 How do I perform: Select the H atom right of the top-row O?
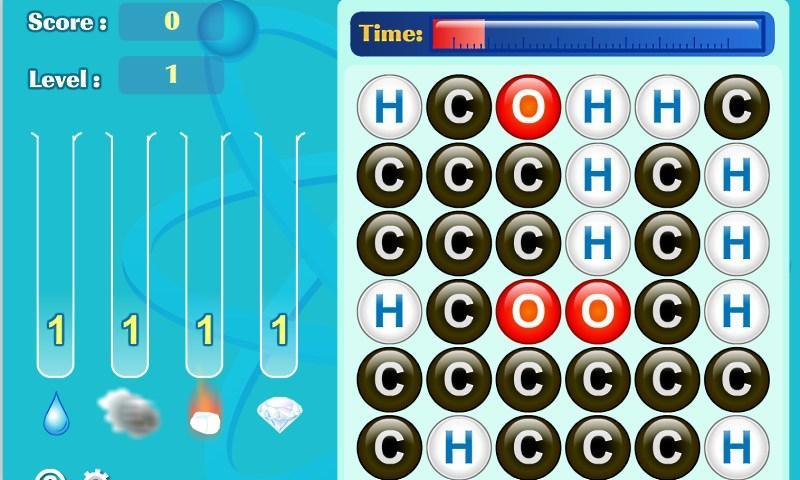point(597,107)
